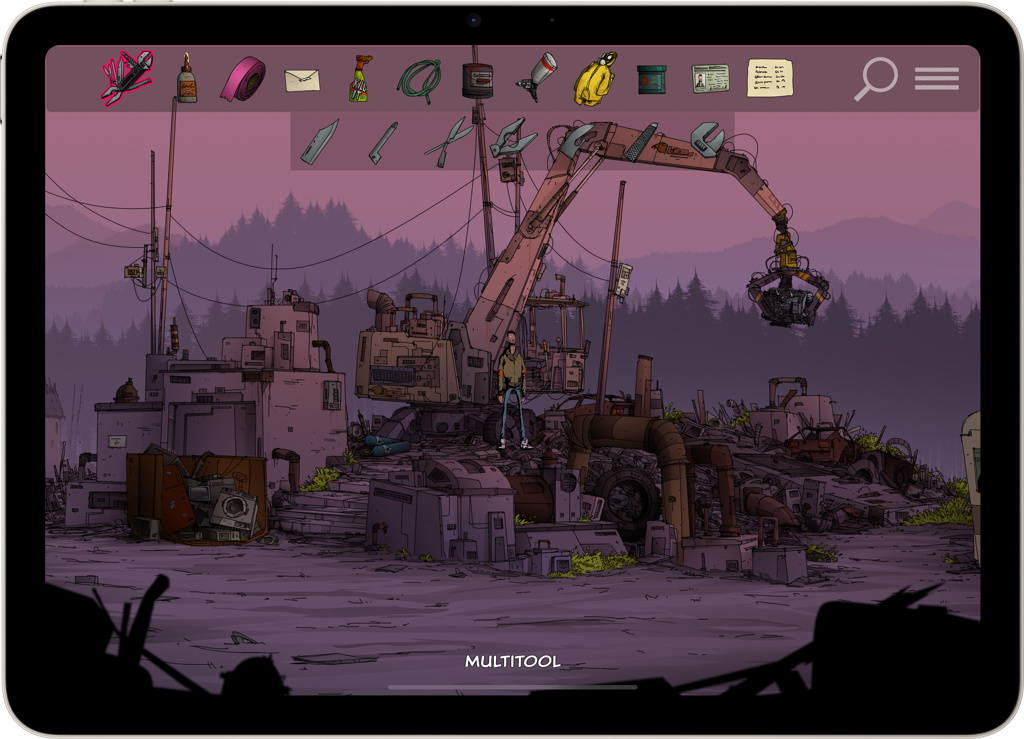1024x739 pixels.
Task: Pick the glue bottle item
Action: [x=187, y=78]
